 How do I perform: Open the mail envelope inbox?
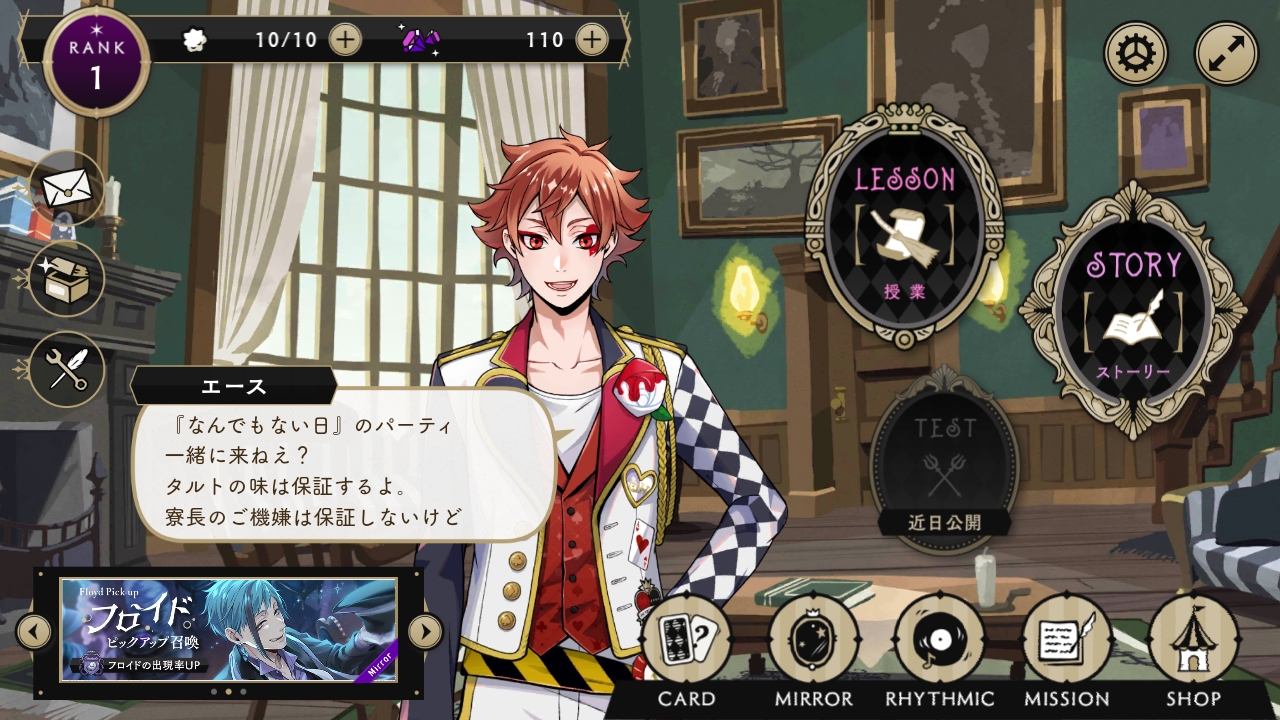(67, 187)
